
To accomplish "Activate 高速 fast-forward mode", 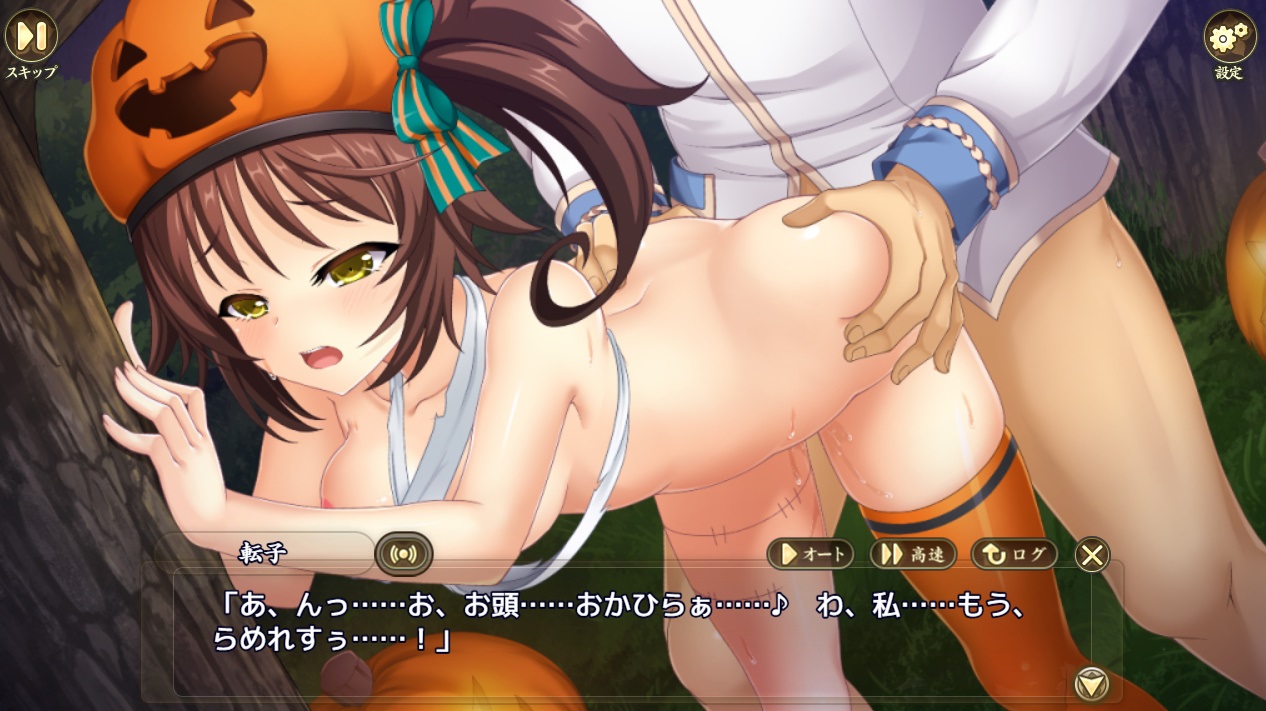I will pyautogui.click(x=912, y=553).
